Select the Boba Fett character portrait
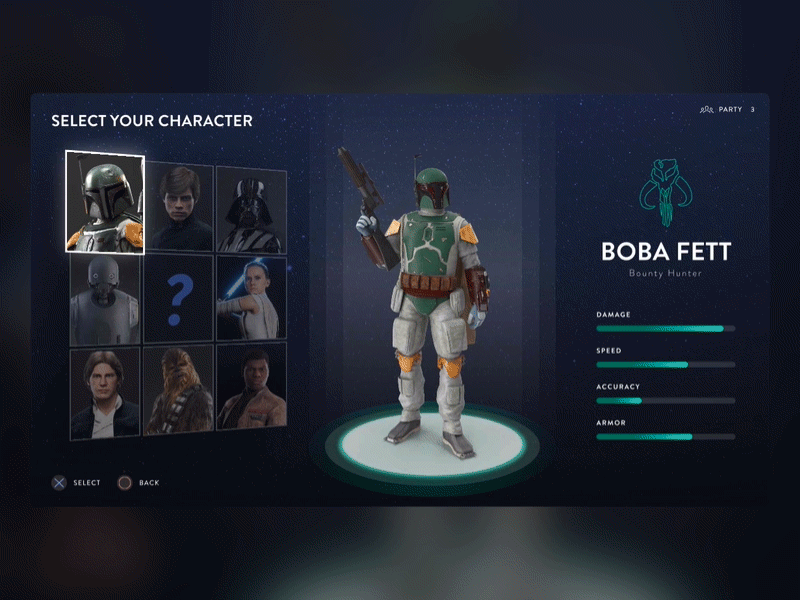Screen dimensions: 800x600 pos(105,201)
